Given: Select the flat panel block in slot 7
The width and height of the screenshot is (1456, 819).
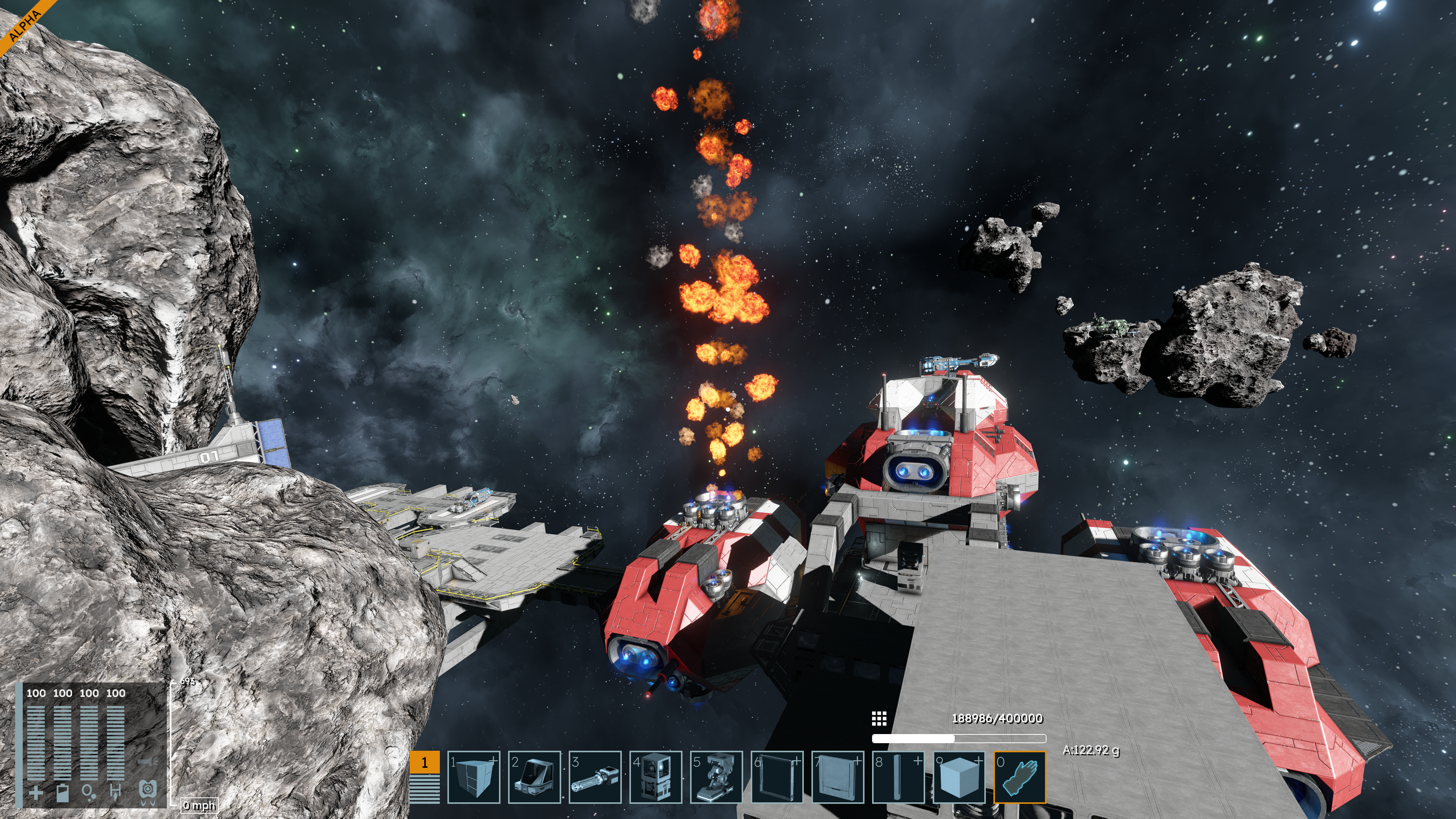Looking at the screenshot, I should [838, 777].
